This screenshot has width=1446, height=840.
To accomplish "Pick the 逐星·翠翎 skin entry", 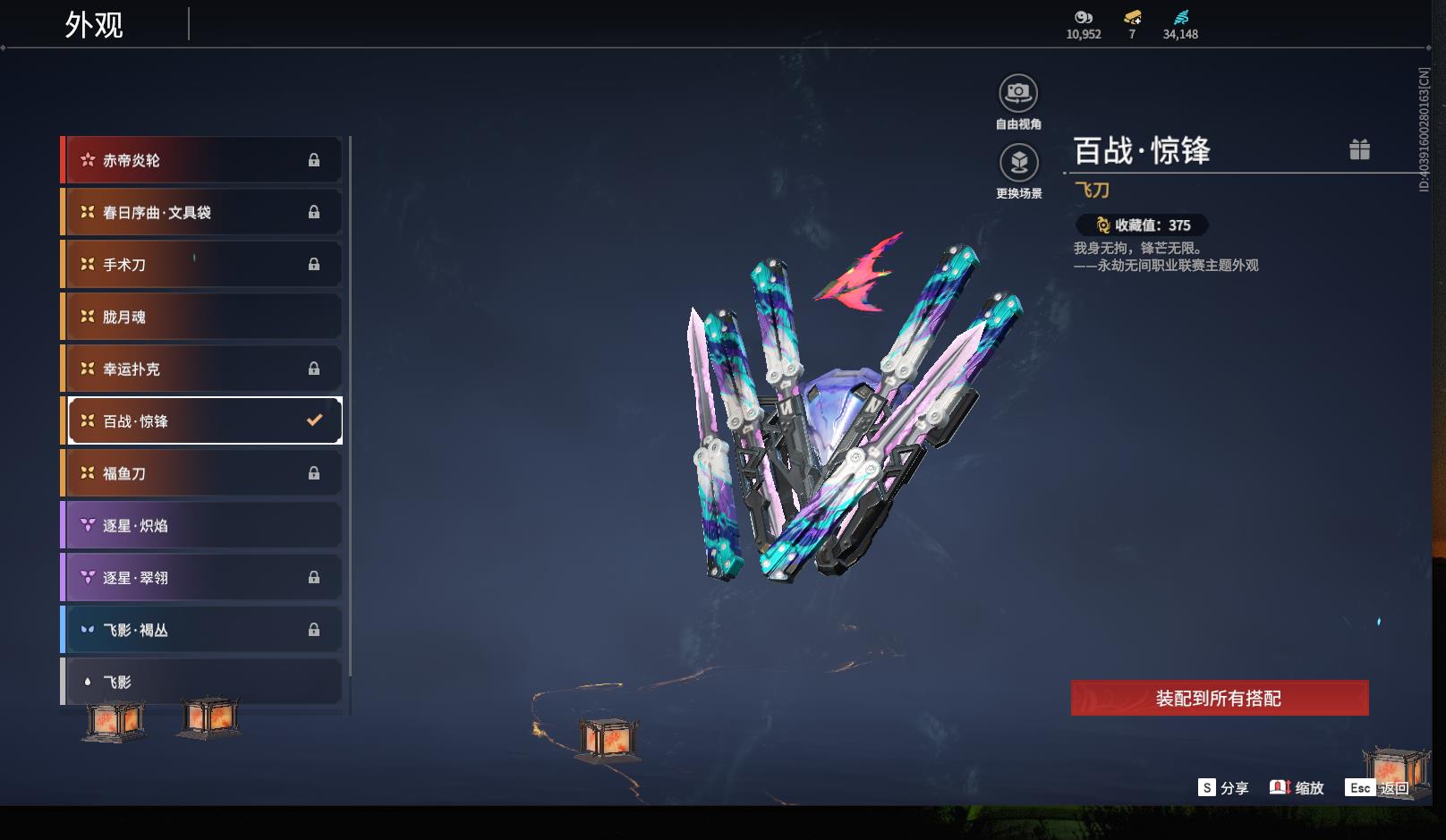I will 203,577.
